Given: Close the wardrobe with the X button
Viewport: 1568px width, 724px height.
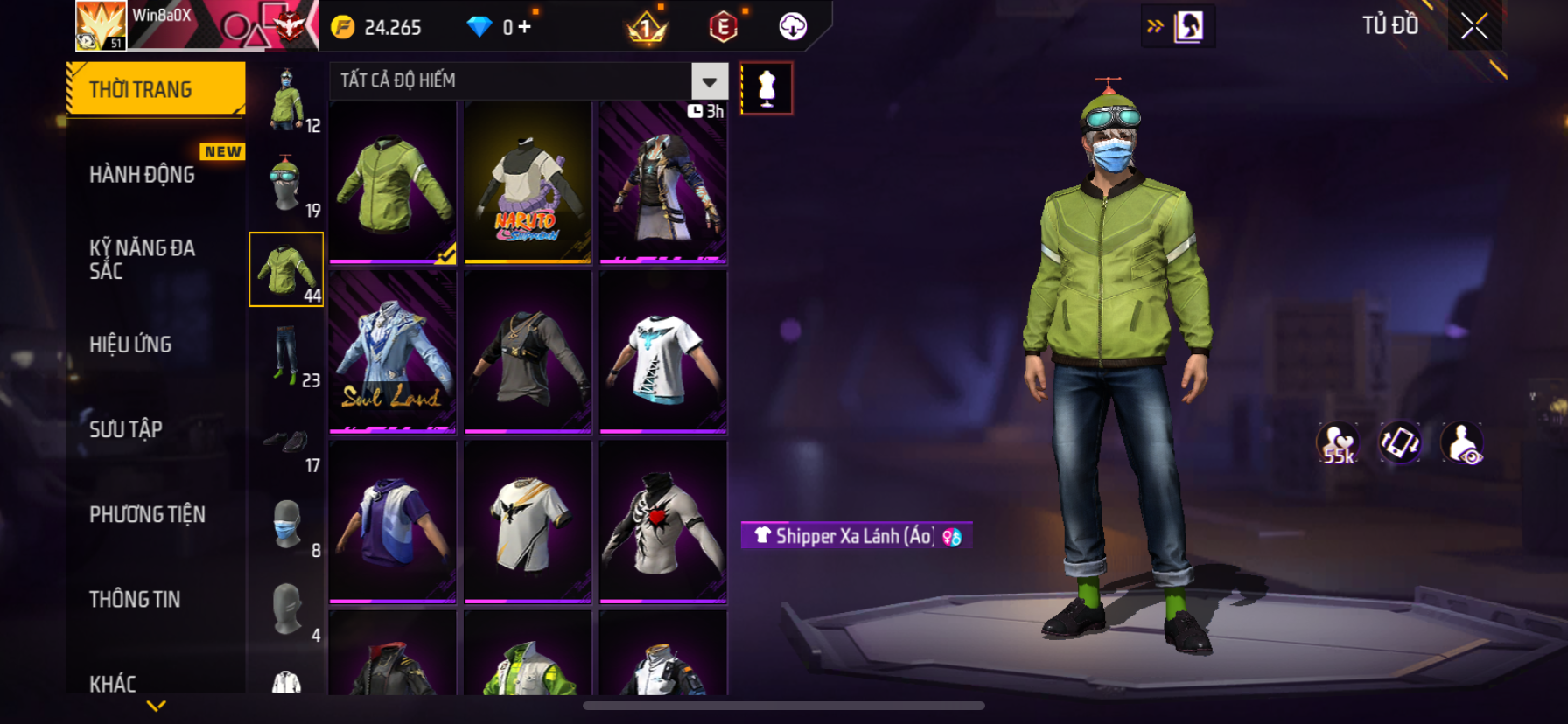Looking at the screenshot, I should coord(1474,27).
